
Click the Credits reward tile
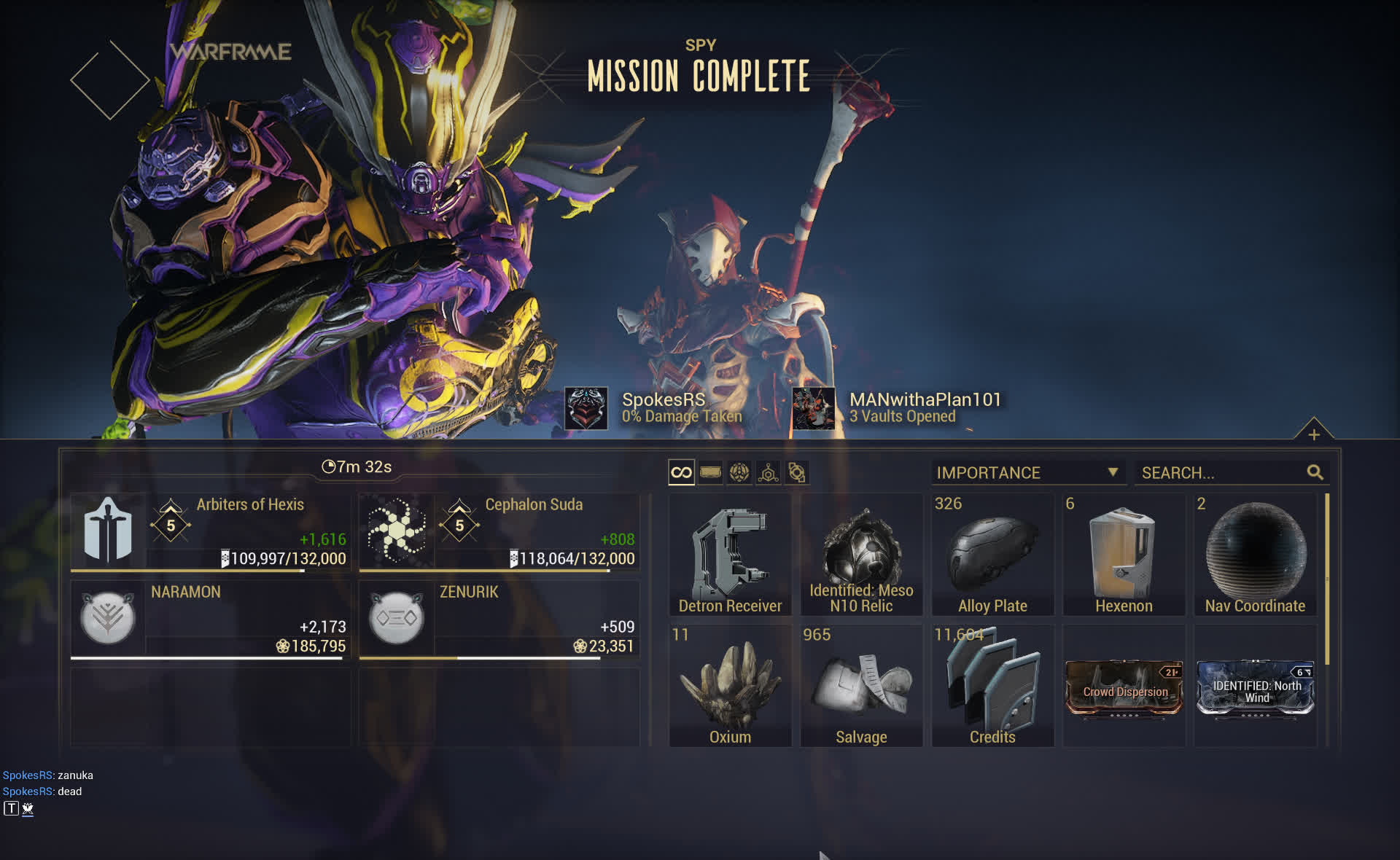coord(992,686)
